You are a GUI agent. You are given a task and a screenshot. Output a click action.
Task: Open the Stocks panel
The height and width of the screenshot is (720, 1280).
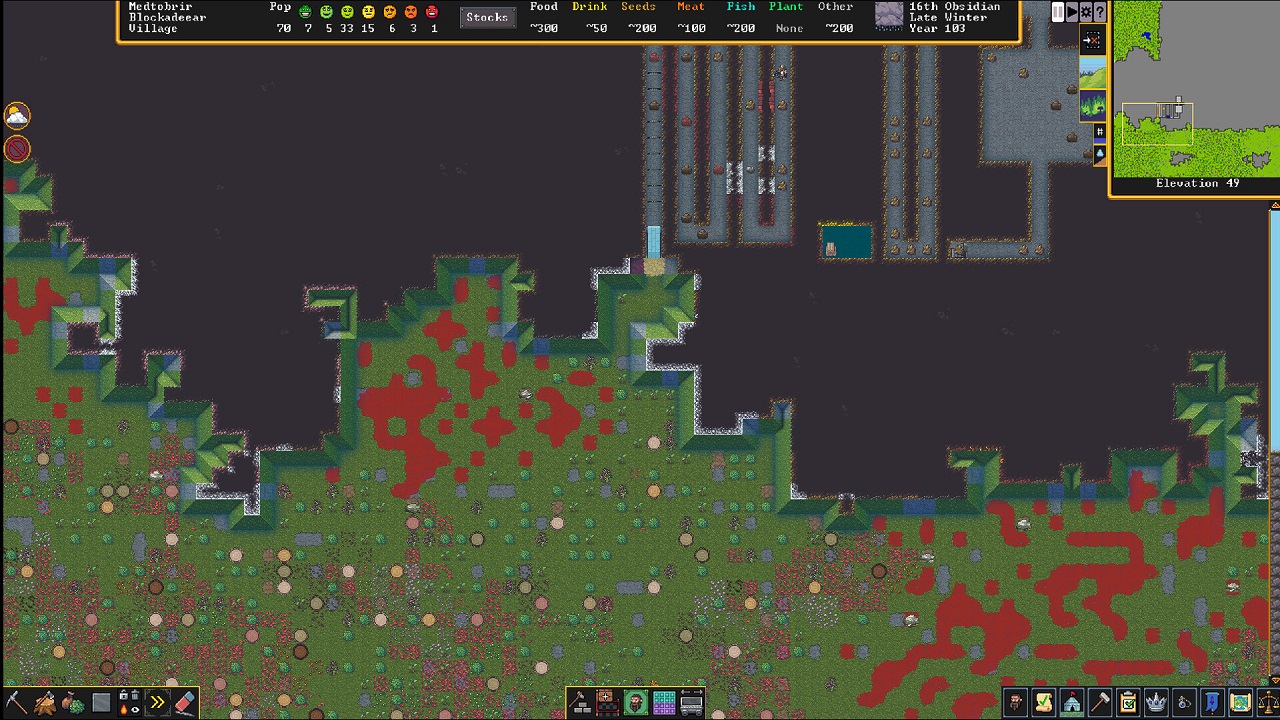click(x=487, y=17)
